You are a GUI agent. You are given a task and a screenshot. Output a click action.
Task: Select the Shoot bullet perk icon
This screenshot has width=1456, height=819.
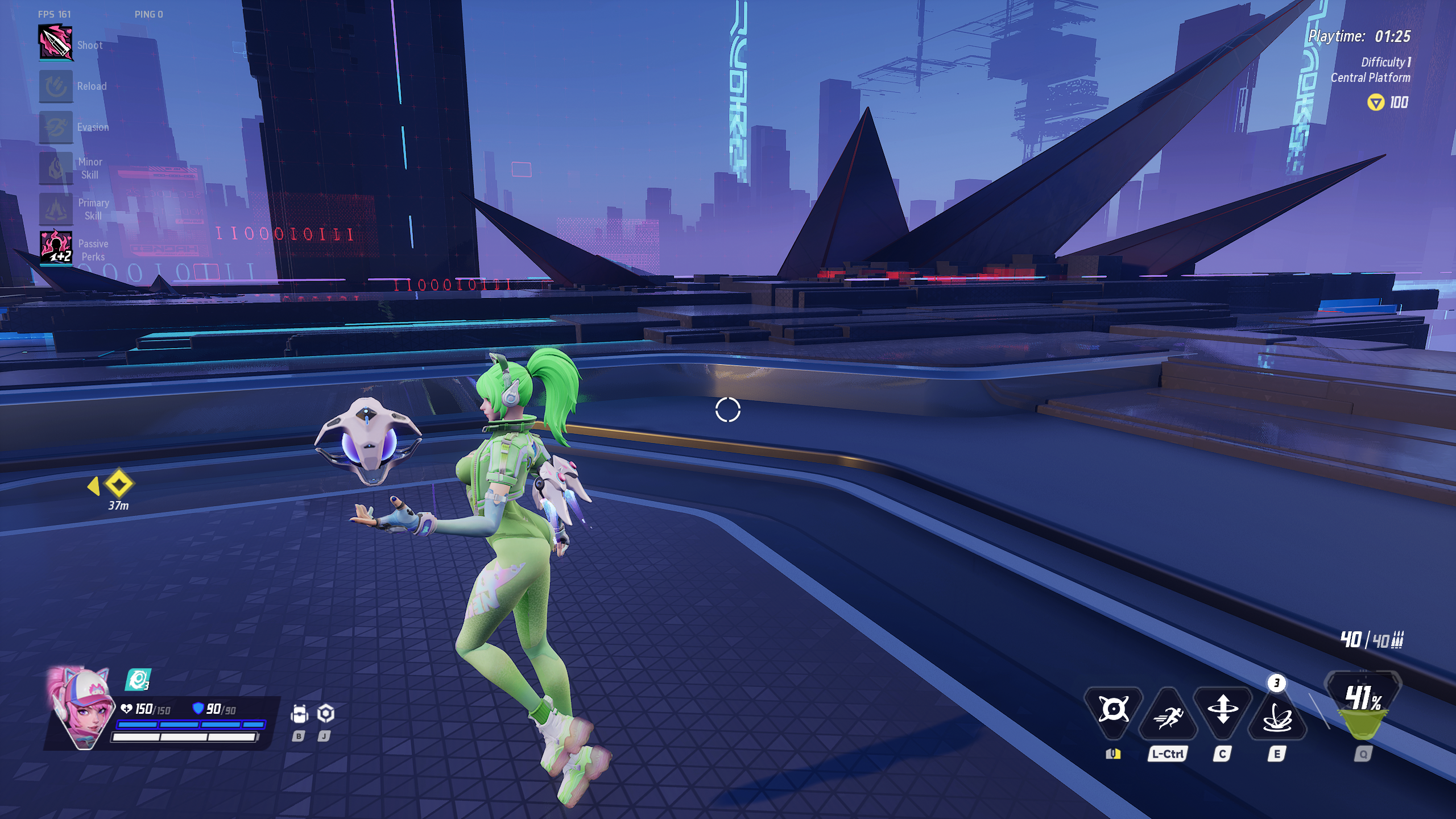pyautogui.click(x=56, y=42)
